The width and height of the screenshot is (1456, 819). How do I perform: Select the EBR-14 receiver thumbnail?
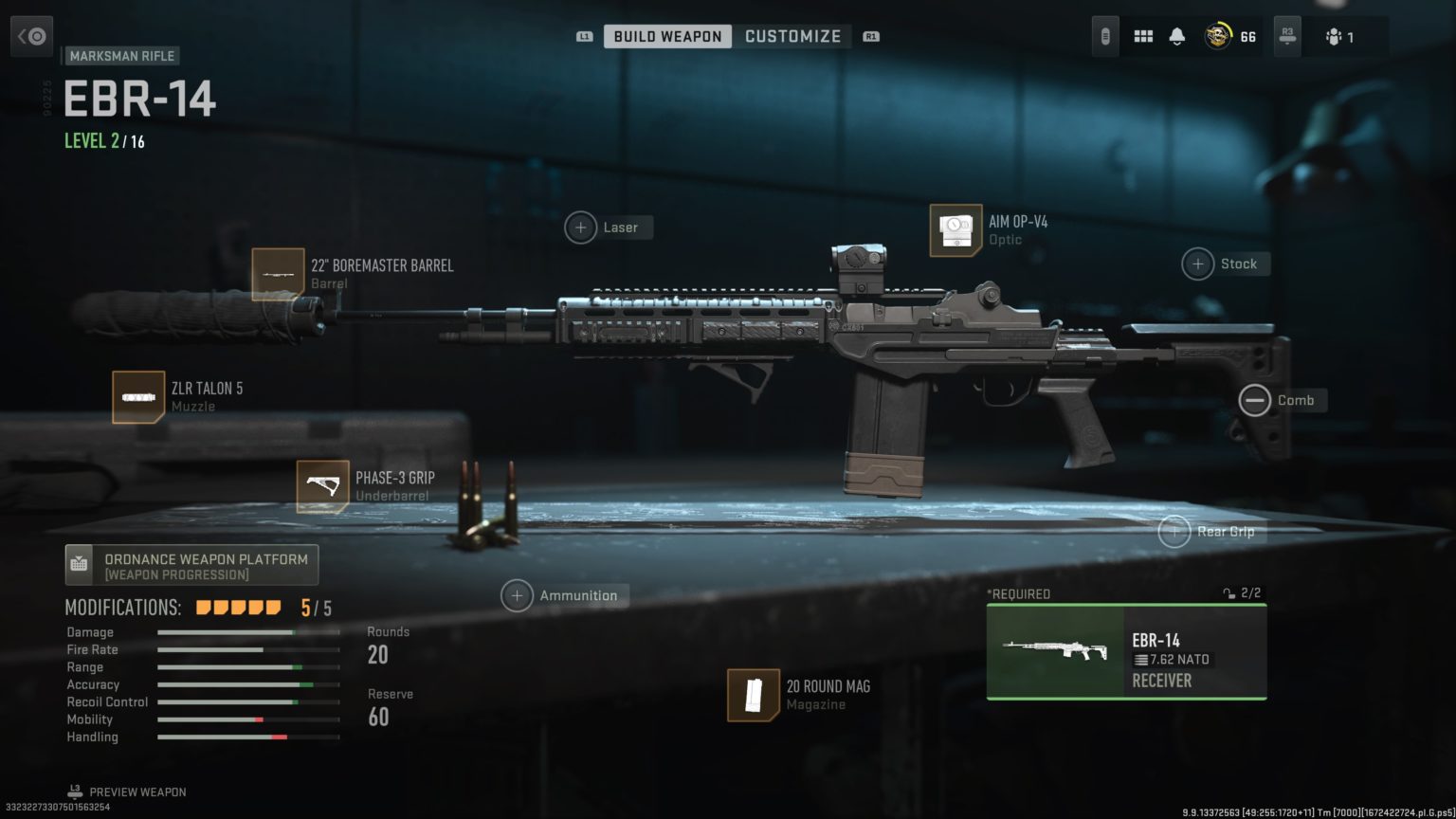pos(1055,651)
